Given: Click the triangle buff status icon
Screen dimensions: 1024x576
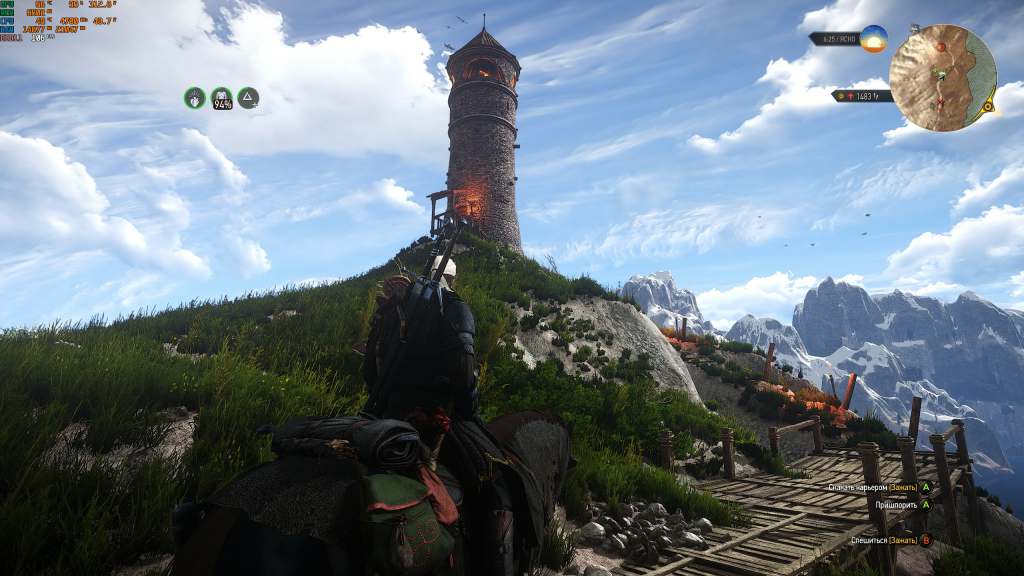Looking at the screenshot, I should coord(248,97).
